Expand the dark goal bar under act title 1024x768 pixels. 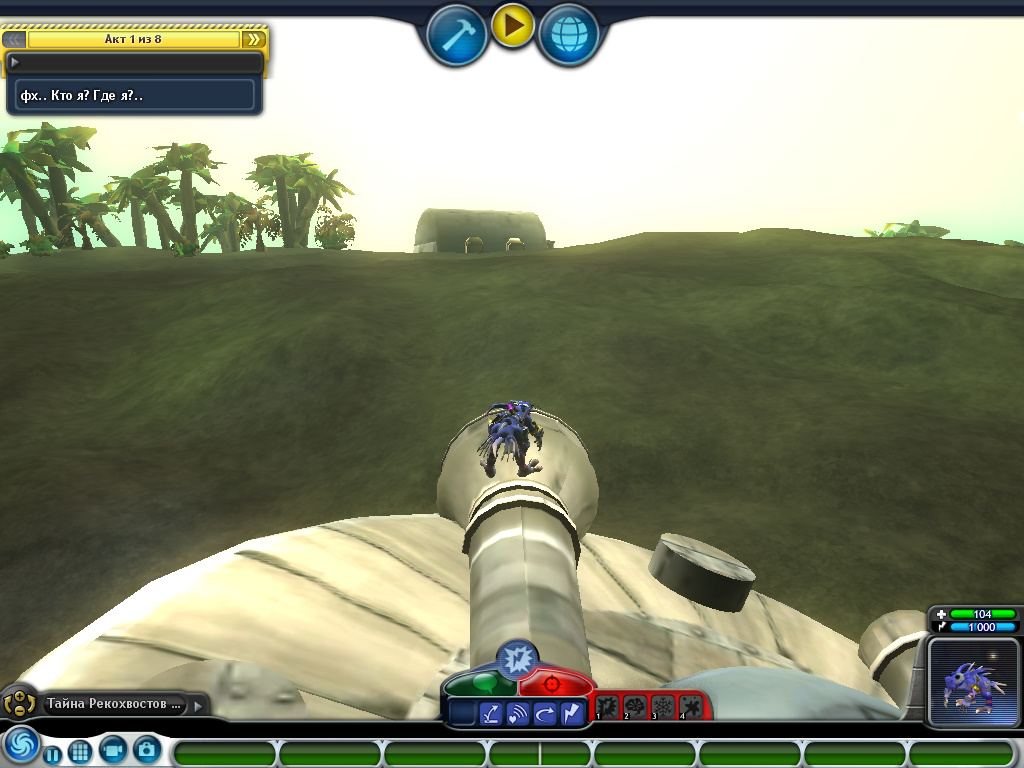pos(134,62)
